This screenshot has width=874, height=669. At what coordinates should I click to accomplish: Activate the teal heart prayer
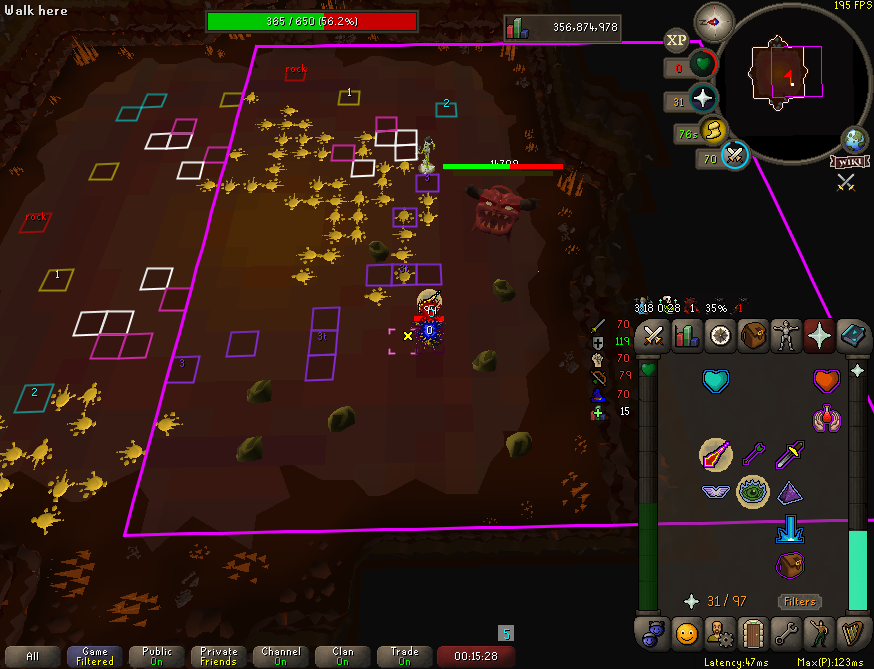click(x=716, y=382)
